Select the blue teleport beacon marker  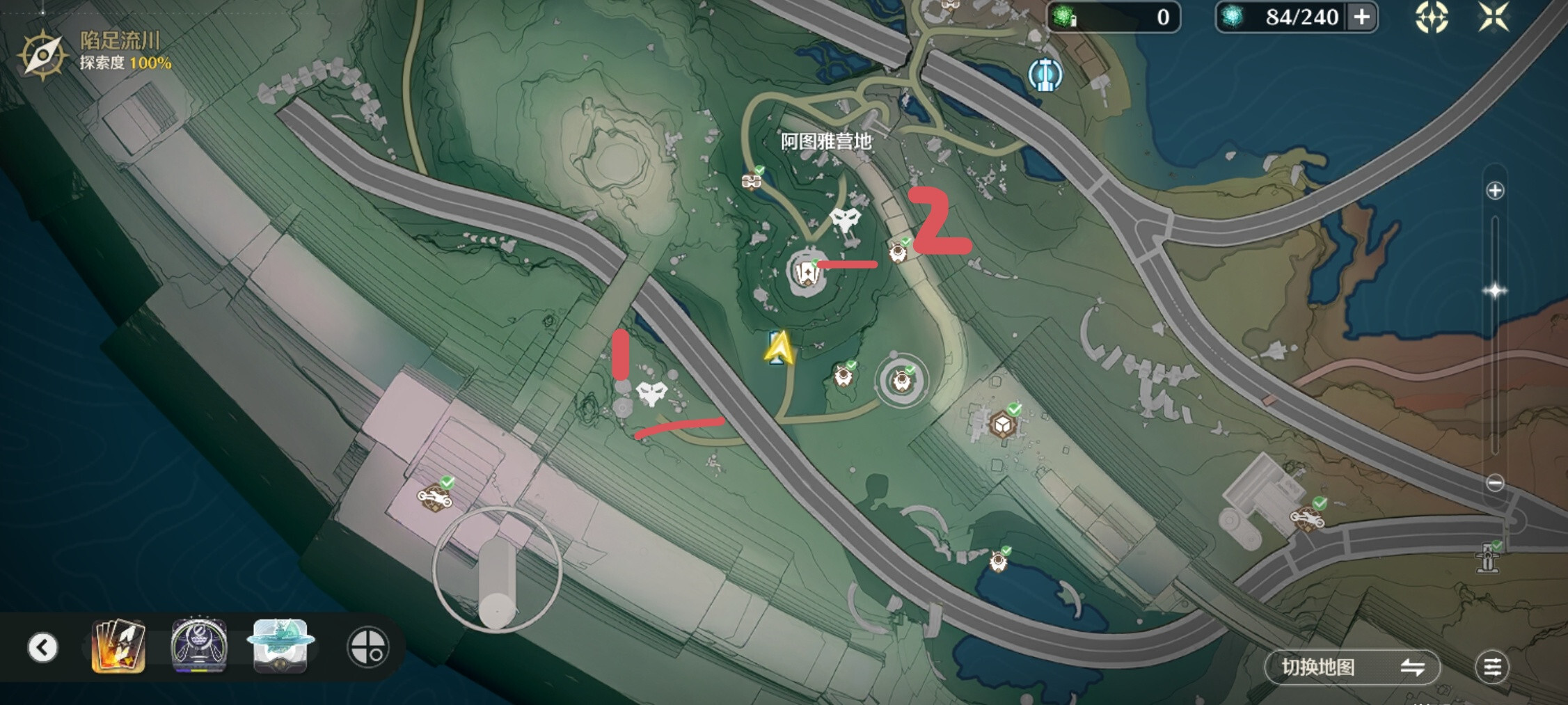click(x=1045, y=74)
